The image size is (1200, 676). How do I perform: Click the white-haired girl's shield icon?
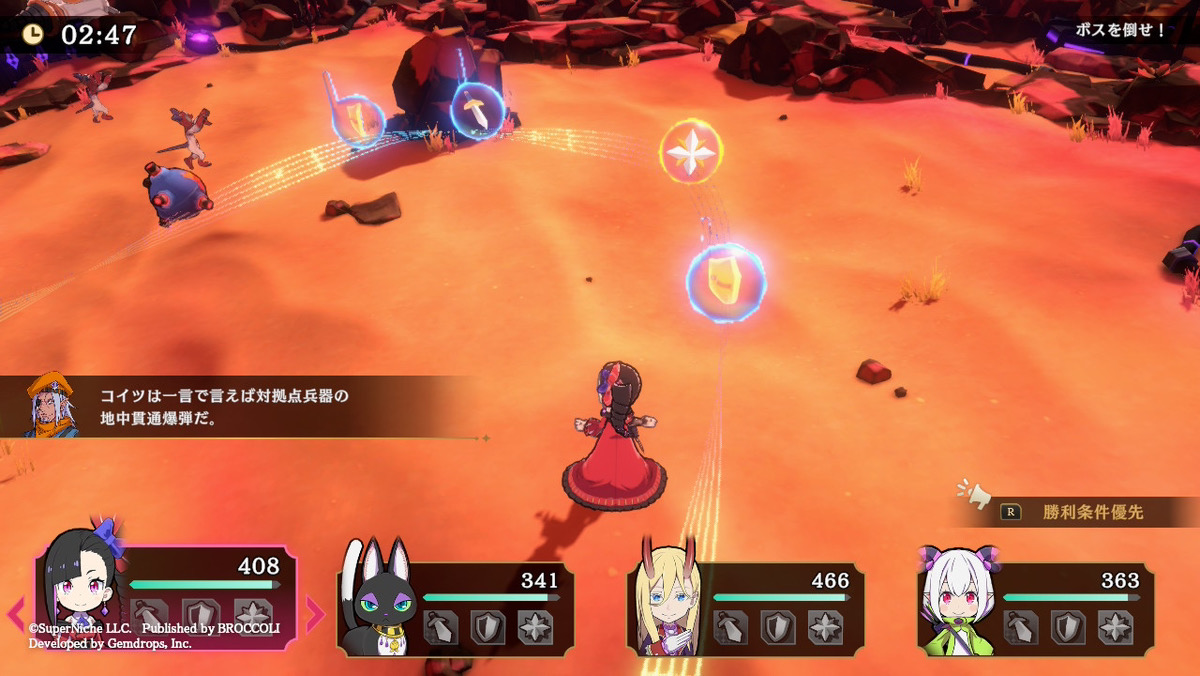click(1067, 627)
